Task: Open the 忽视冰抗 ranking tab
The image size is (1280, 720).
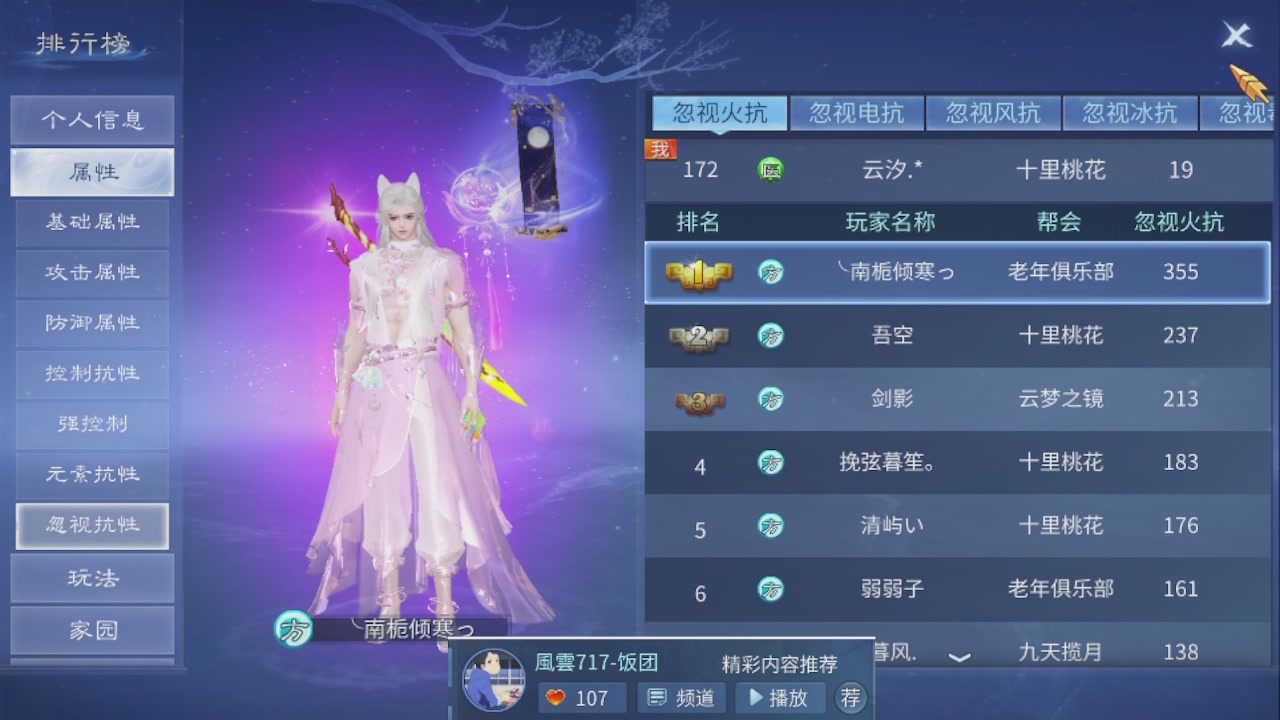Action: 1130,112
